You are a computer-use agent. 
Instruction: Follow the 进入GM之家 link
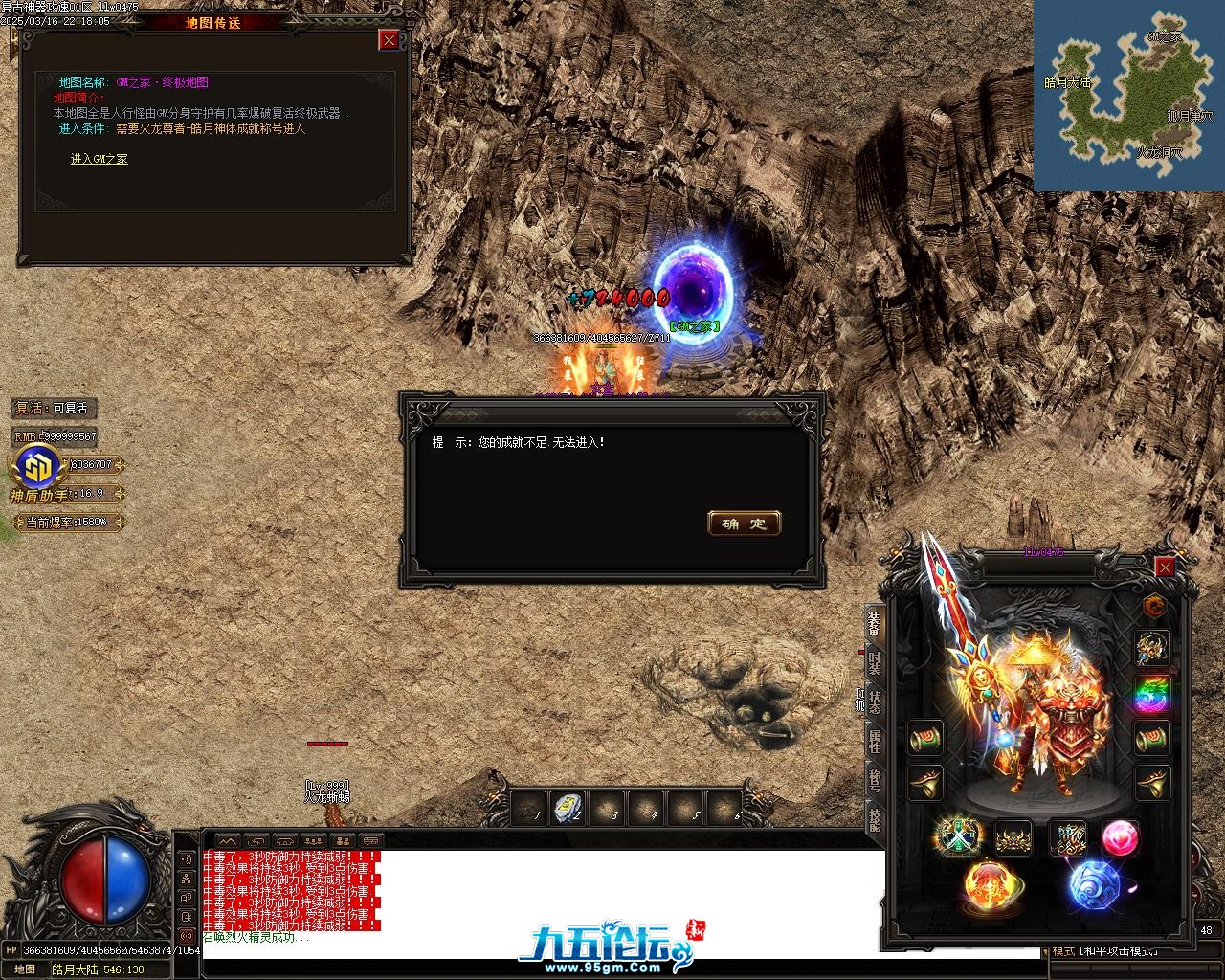tap(99, 159)
